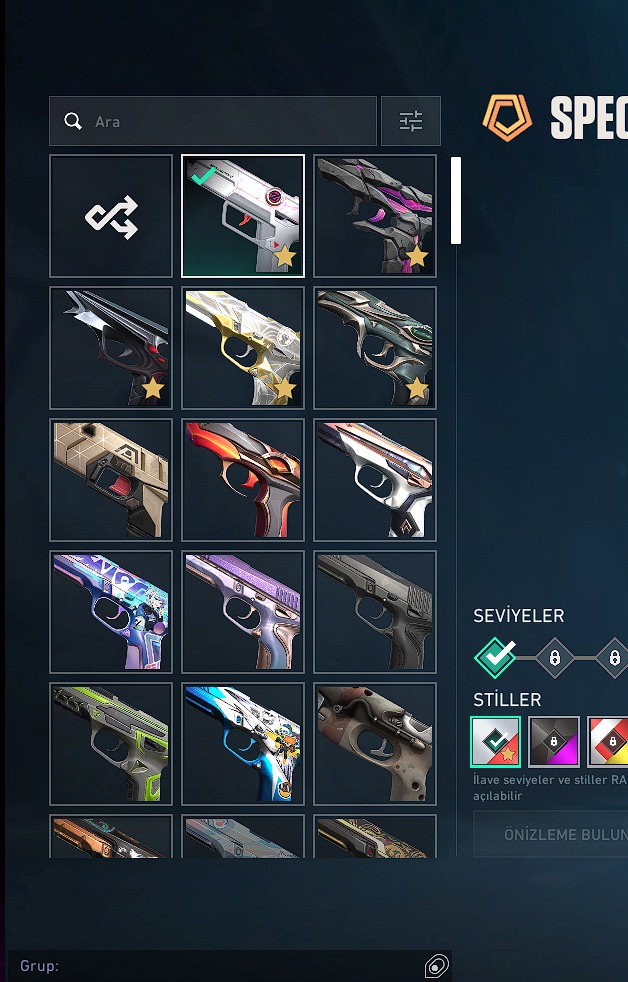
Task: Click the skin list scrollbar
Action: coord(456,201)
